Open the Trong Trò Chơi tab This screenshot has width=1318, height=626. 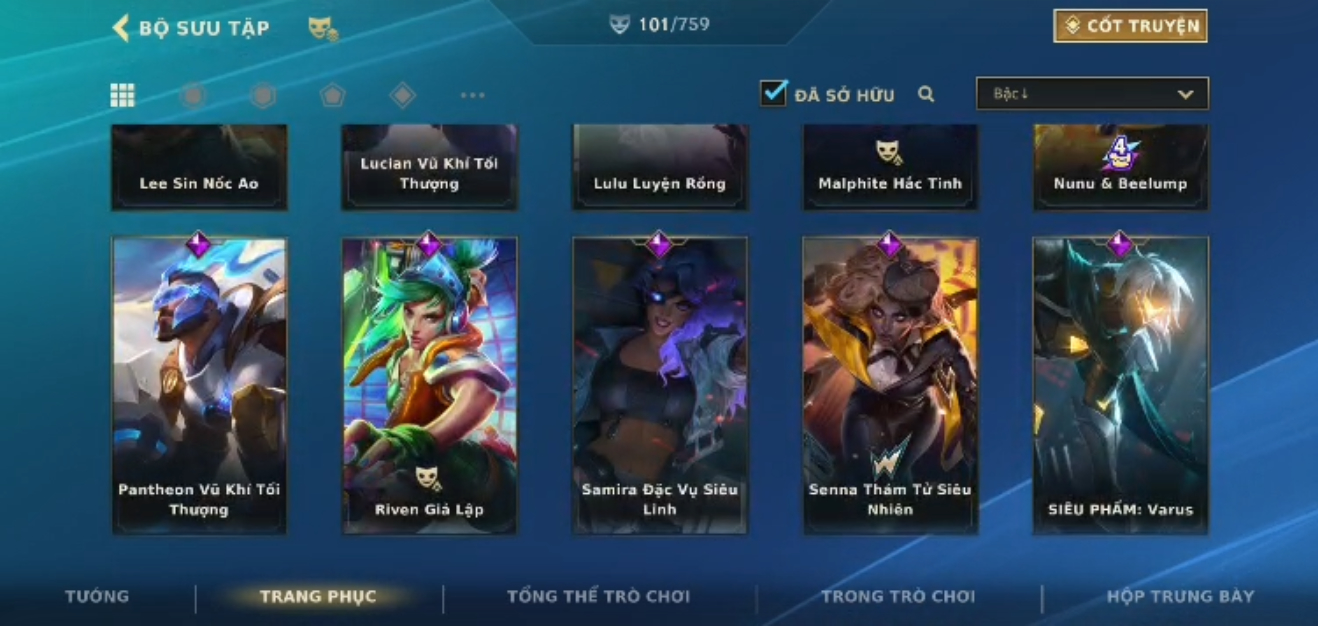tap(897, 597)
